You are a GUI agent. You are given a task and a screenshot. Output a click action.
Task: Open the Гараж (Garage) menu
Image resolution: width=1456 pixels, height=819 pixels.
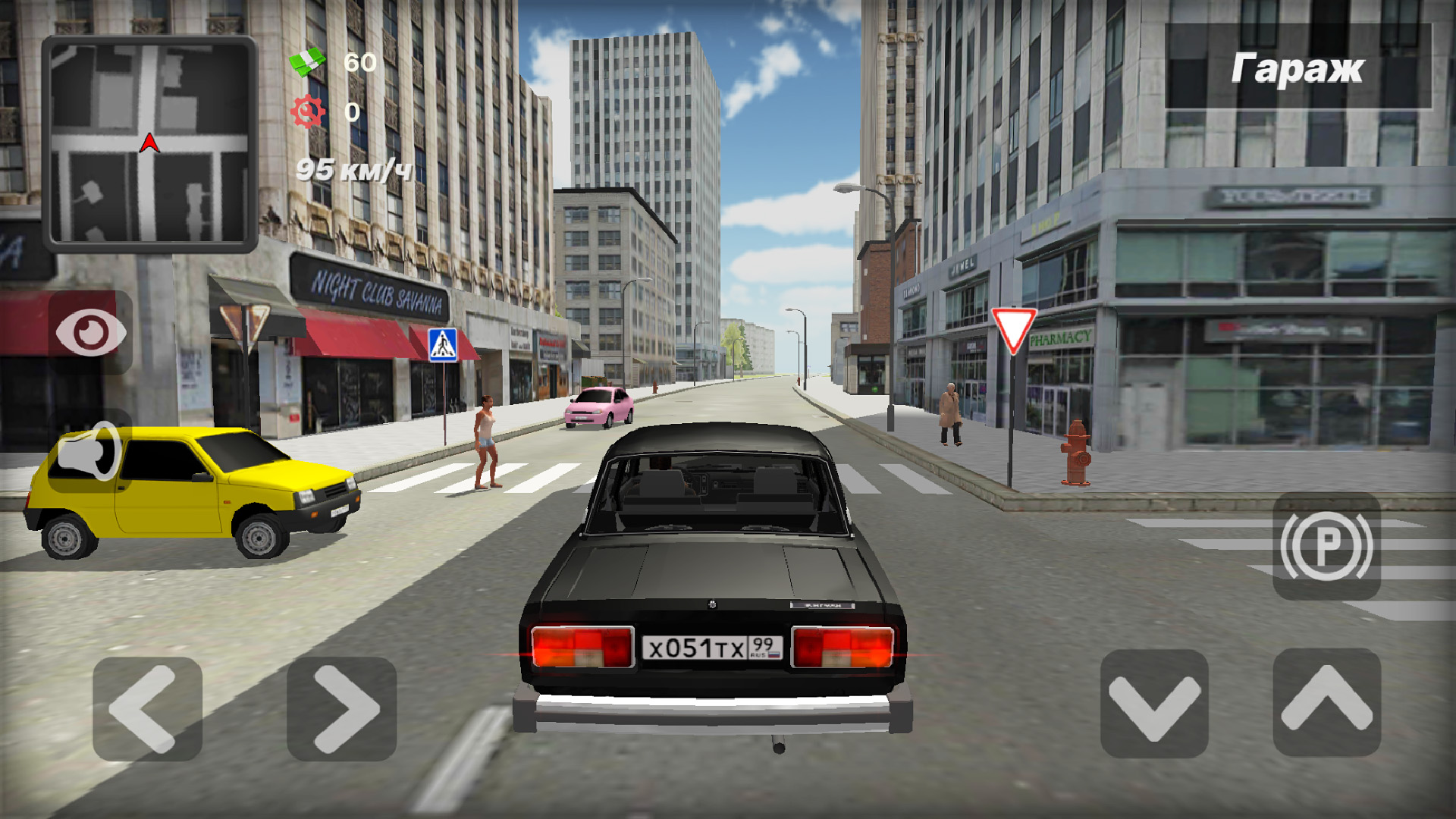tap(1298, 68)
